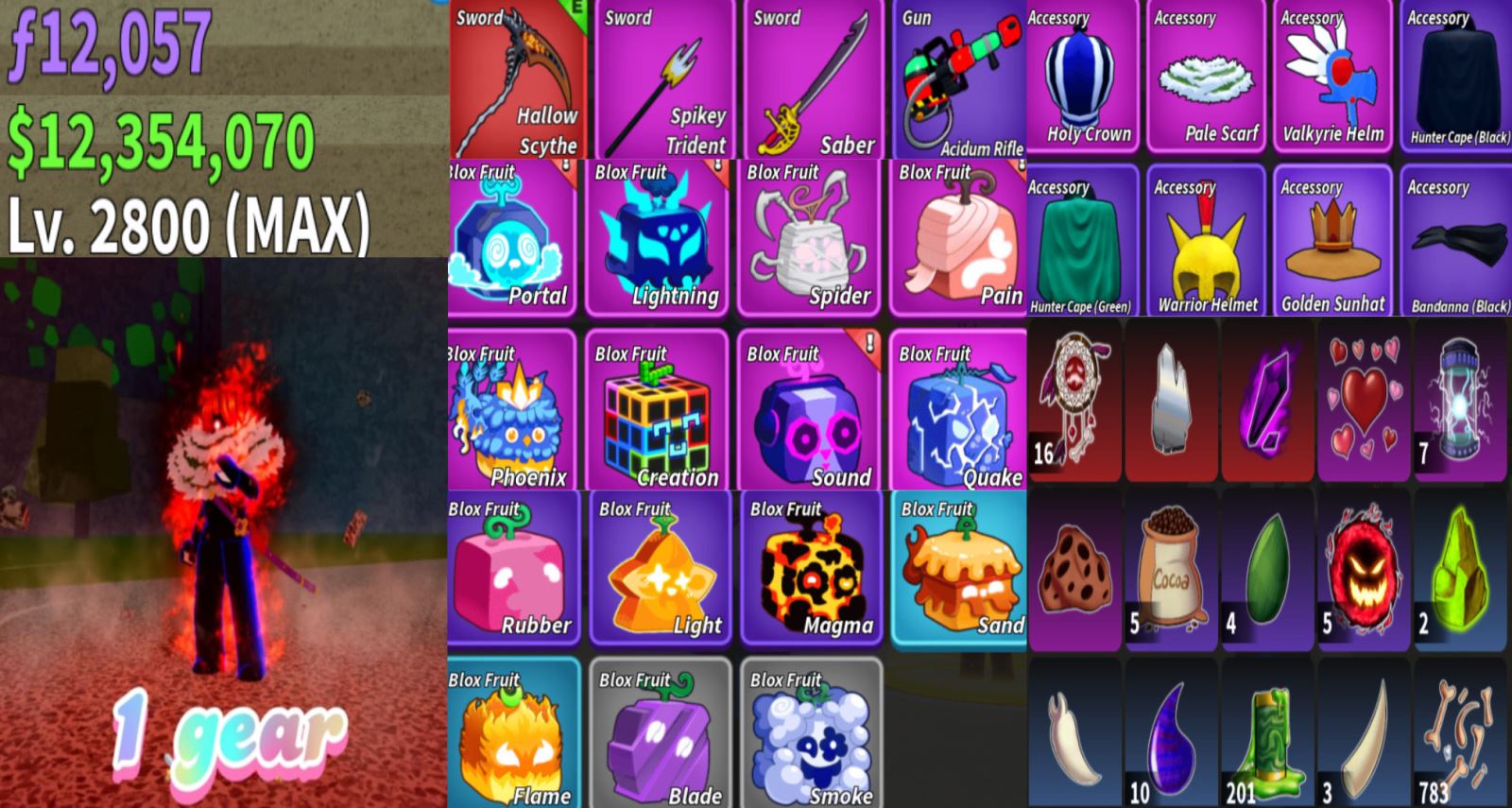Select the Hallow Scythe sword slot
The image size is (1512, 808).
517,80
